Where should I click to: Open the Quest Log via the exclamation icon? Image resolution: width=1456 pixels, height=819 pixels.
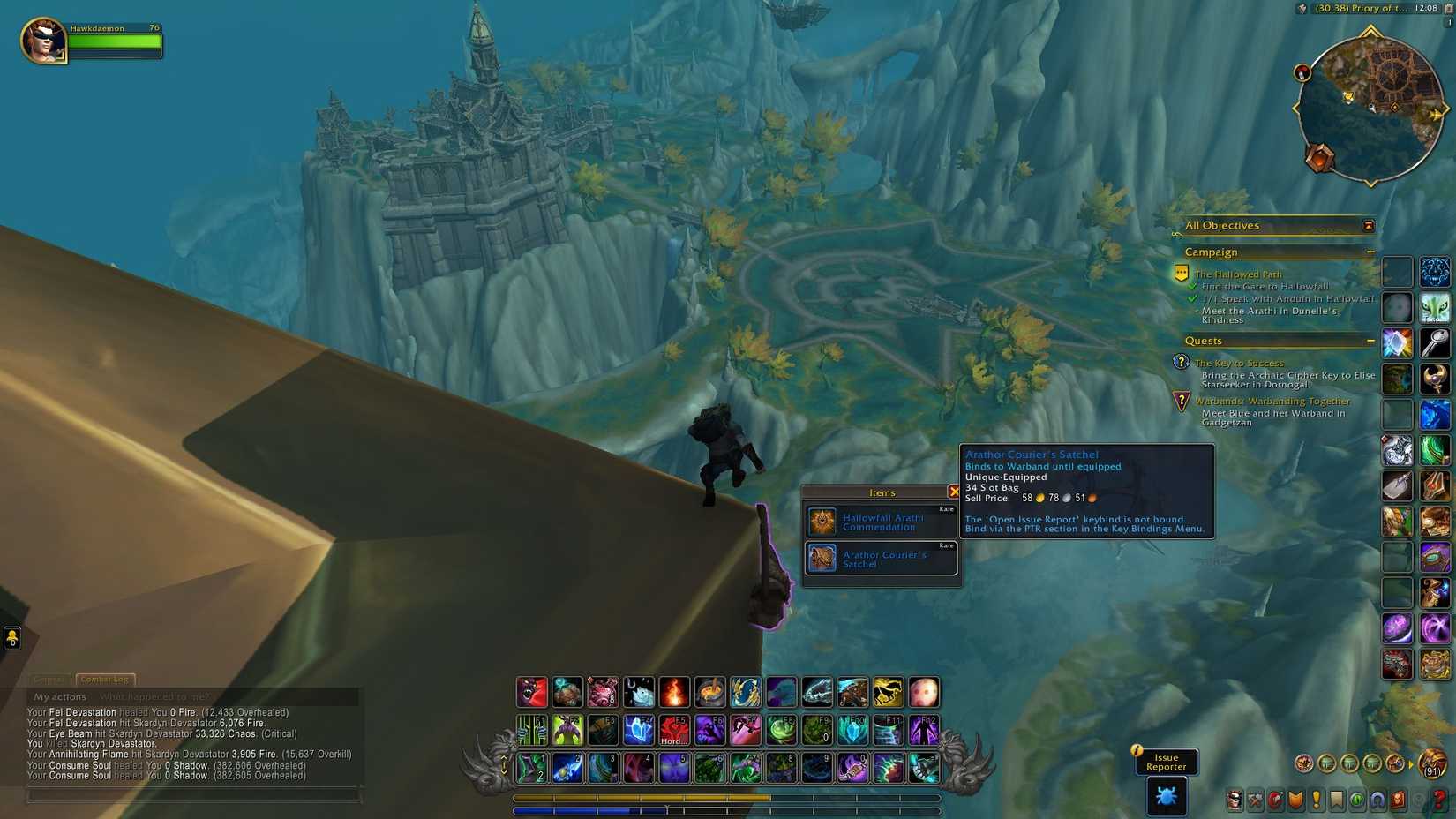pos(1315,797)
